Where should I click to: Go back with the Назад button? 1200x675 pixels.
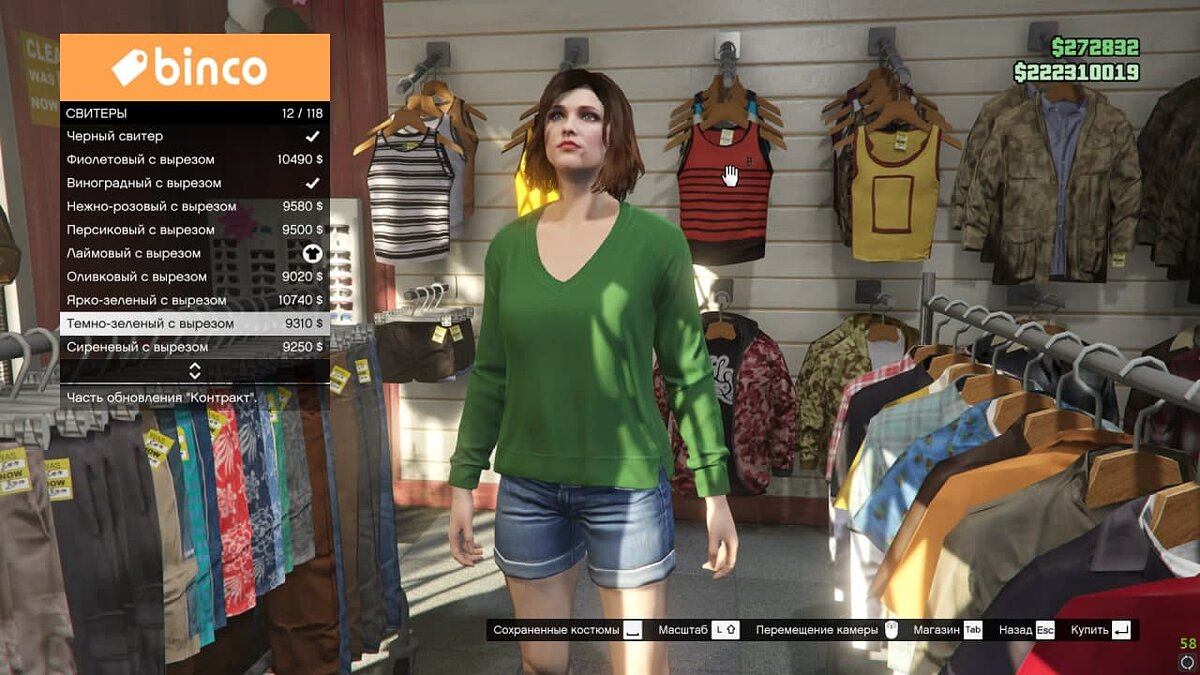tap(1026, 630)
